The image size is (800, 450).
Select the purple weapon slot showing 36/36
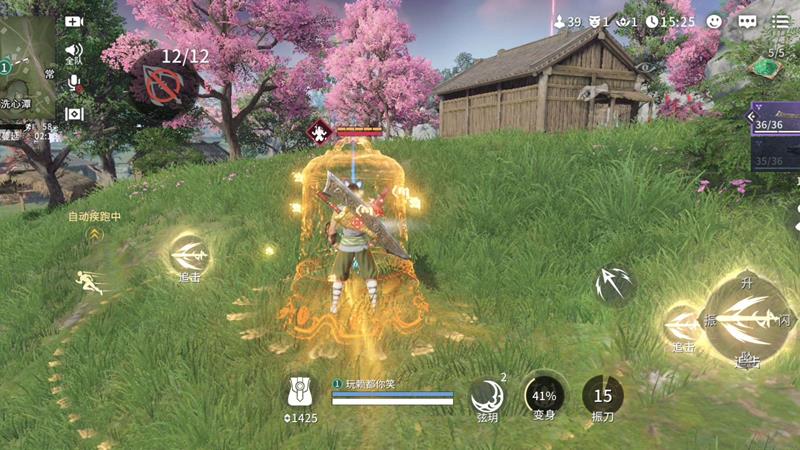click(x=775, y=118)
